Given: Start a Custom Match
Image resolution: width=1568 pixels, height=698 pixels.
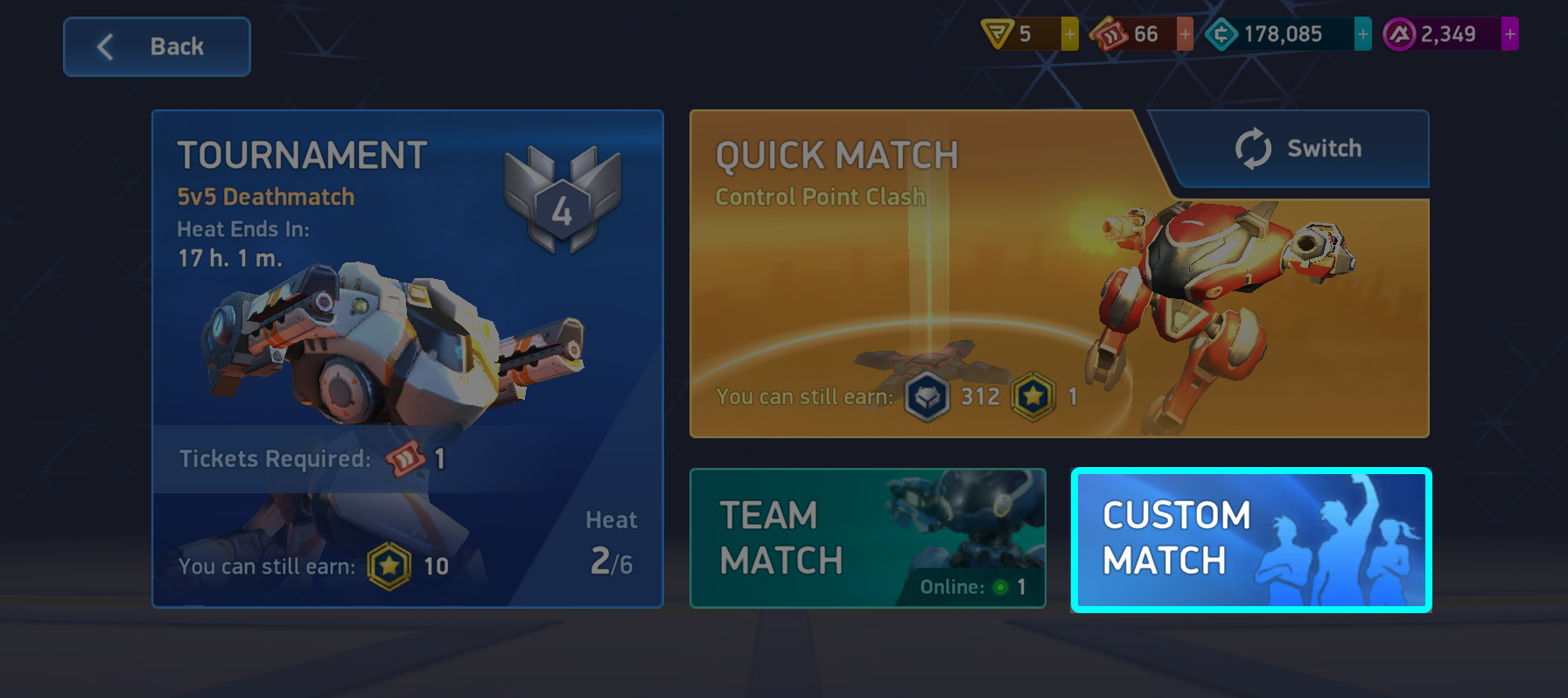Looking at the screenshot, I should [x=1249, y=540].
